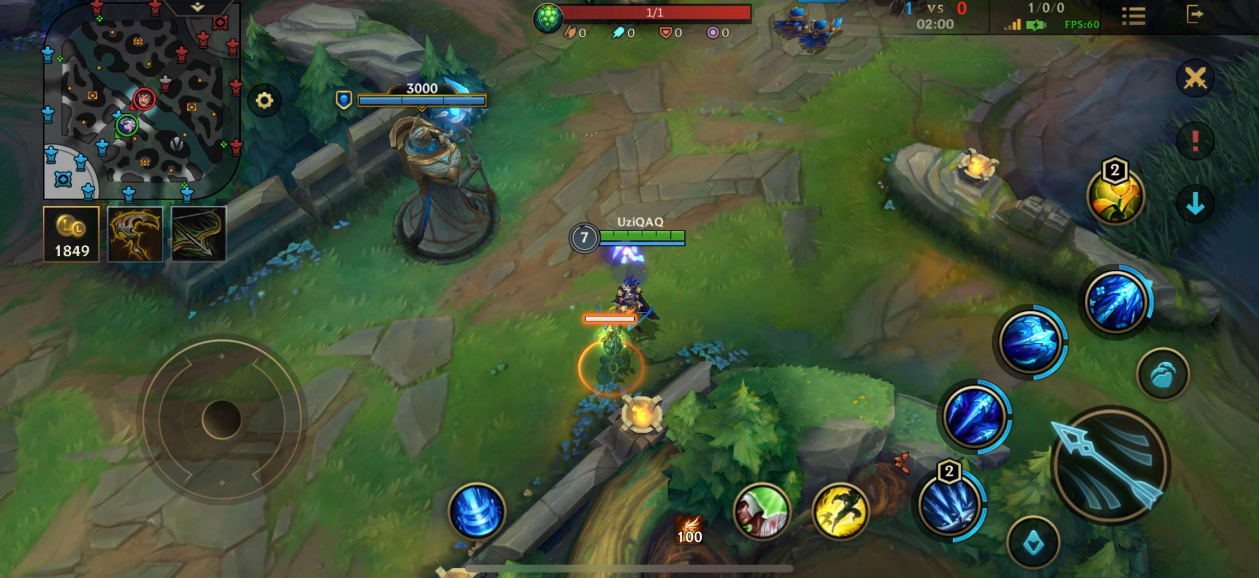Send the crossed swords attack ping
Image resolution: width=1259 pixels, height=578 pixels.
click(1194, 78)
